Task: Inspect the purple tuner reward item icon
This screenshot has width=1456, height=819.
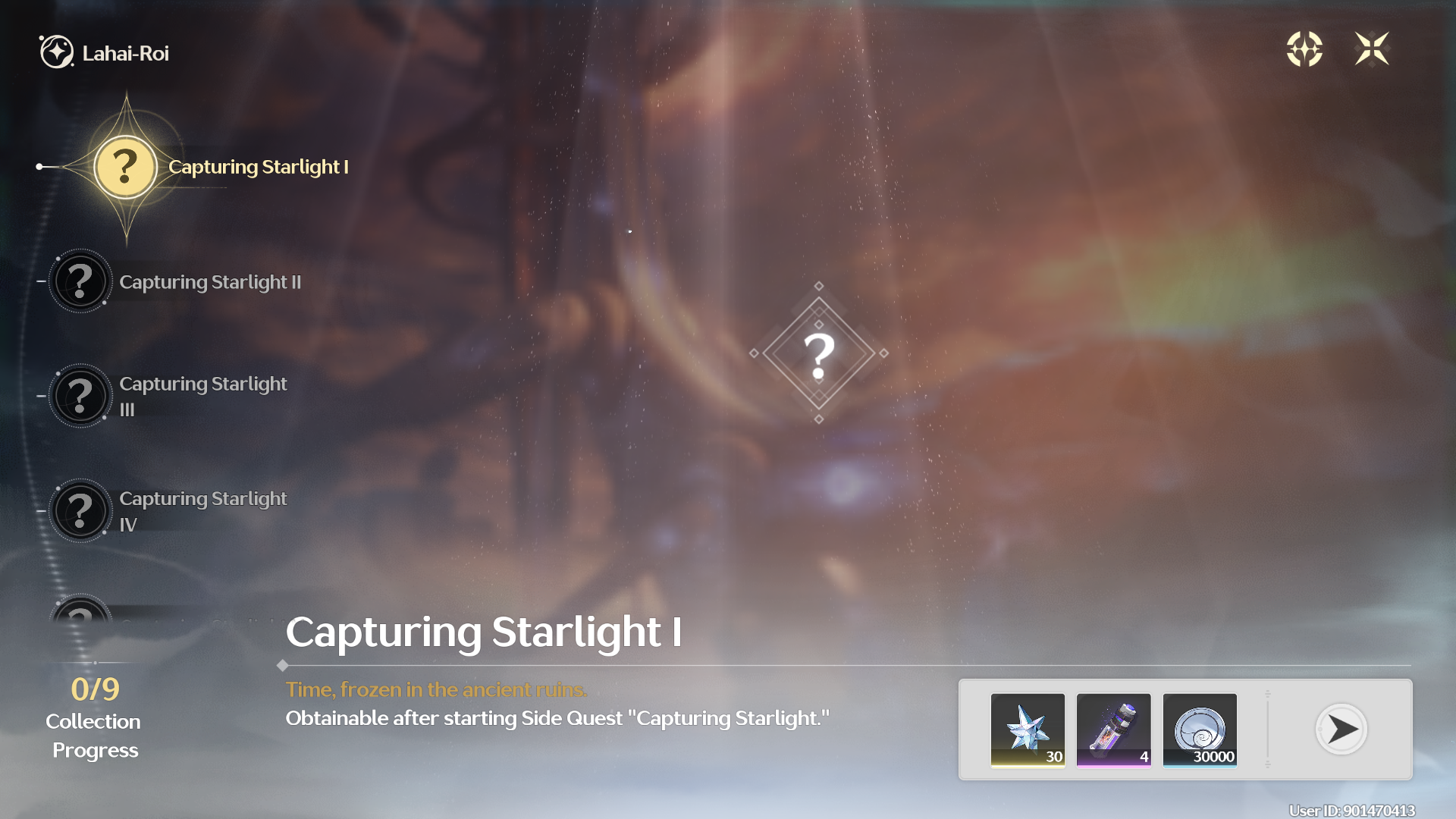Action: point(1114,730)
